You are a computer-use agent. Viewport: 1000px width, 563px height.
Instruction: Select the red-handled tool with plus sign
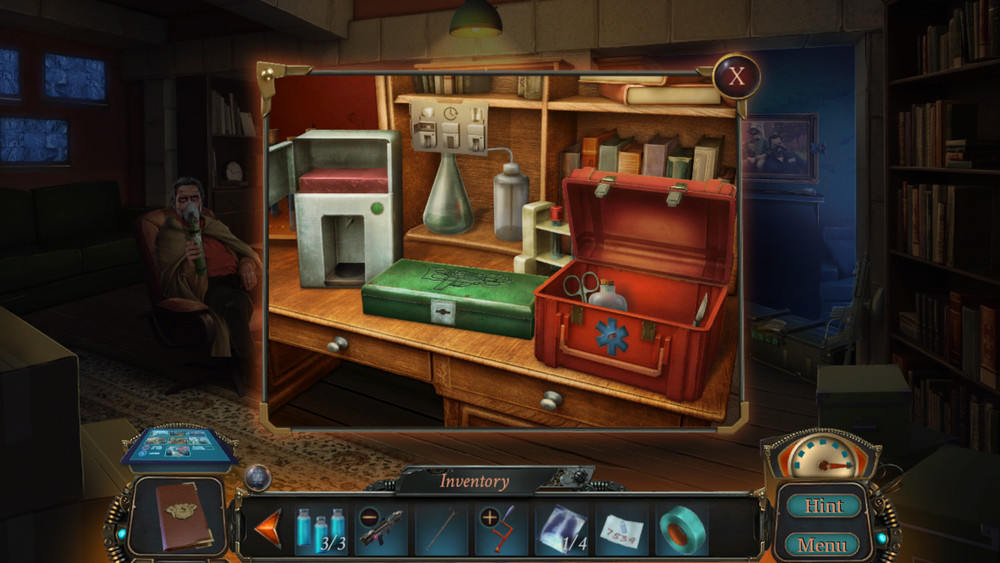point(501,527)
